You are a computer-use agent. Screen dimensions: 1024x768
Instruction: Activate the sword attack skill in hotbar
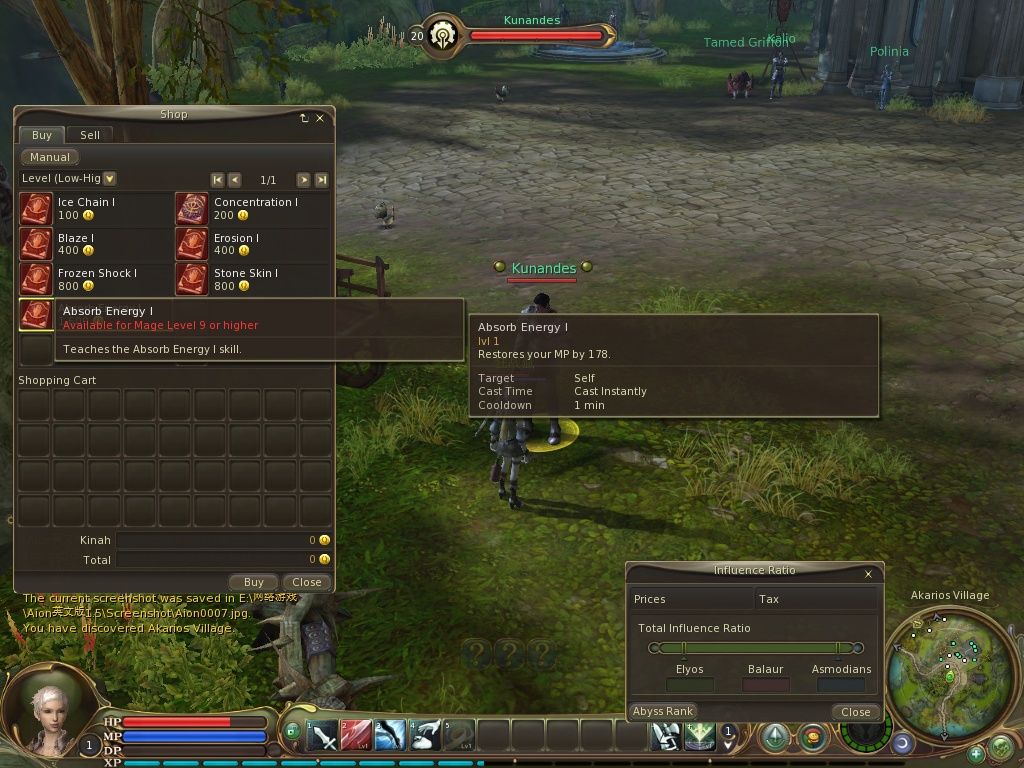[x=323, y=737]
